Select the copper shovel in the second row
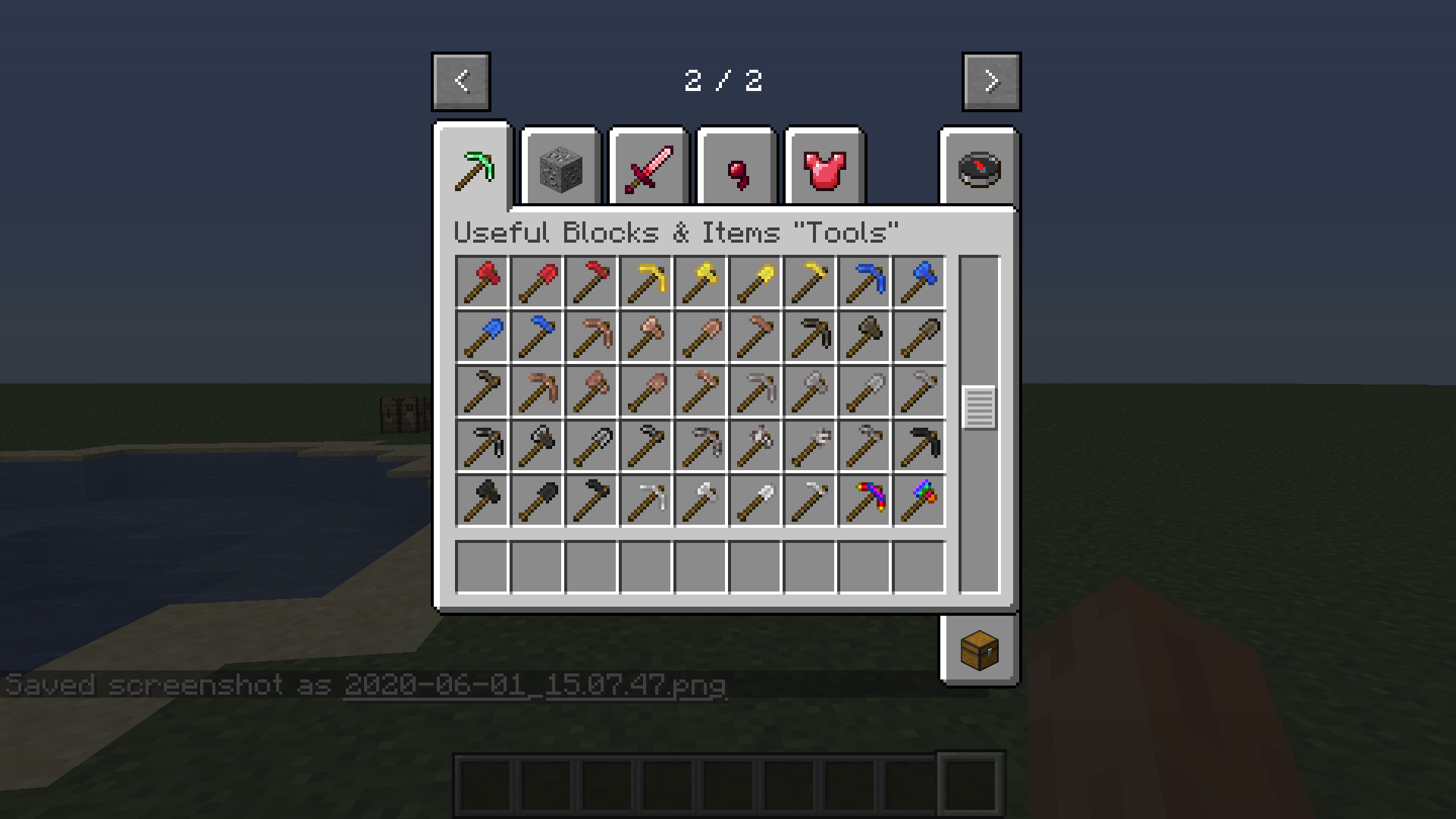Screen dimensions: 1456x819 [700, 336]
